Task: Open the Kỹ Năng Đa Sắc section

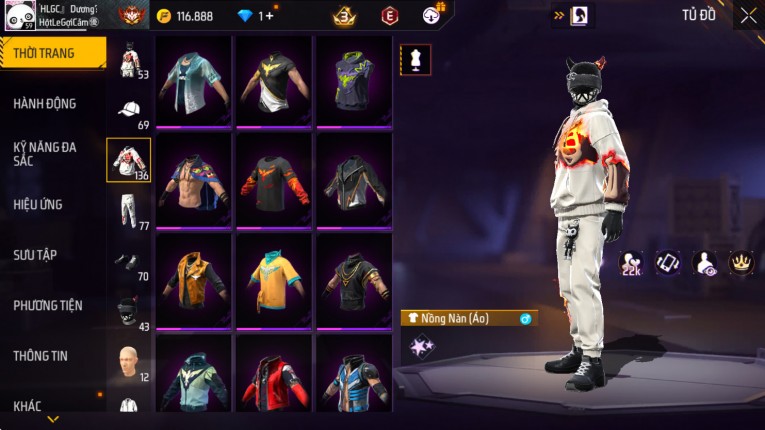Action: 45,153
